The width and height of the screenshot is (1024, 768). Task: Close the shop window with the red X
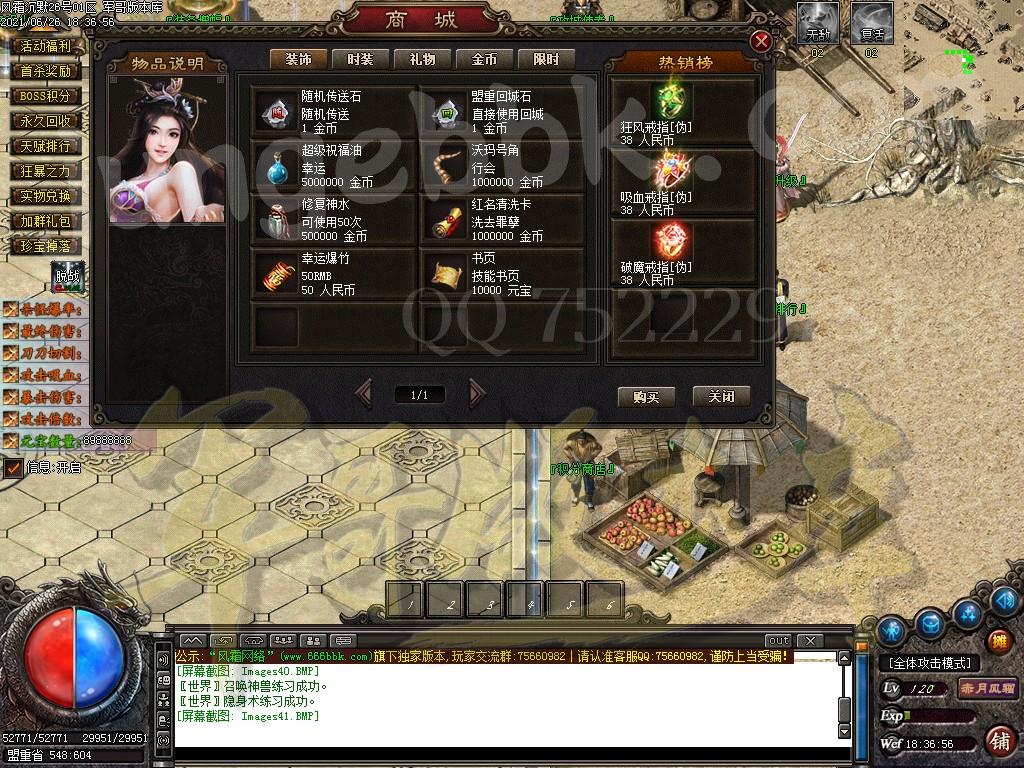pos(761,41)
